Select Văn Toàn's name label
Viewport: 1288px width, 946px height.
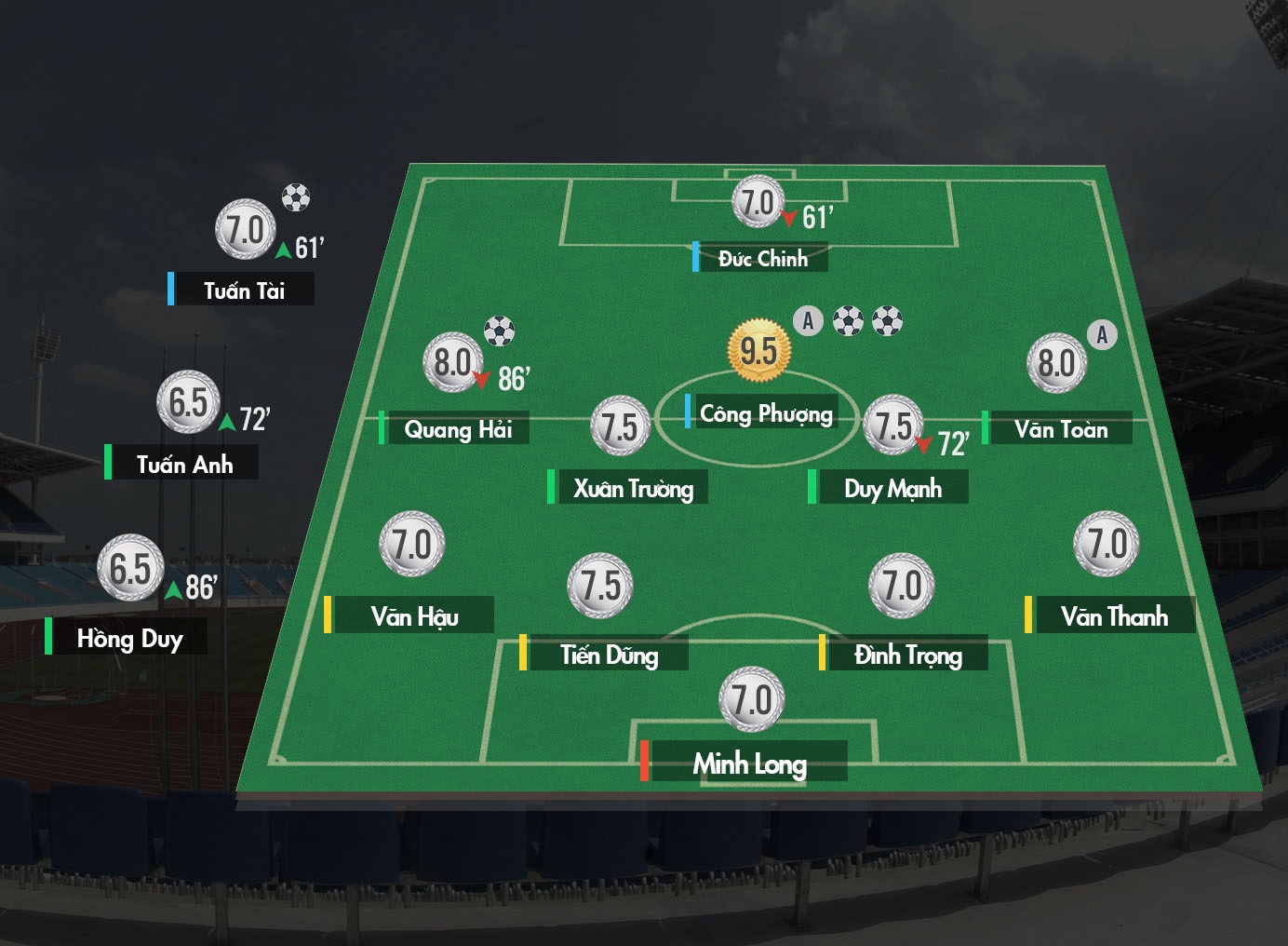[x=1061, y=428]
